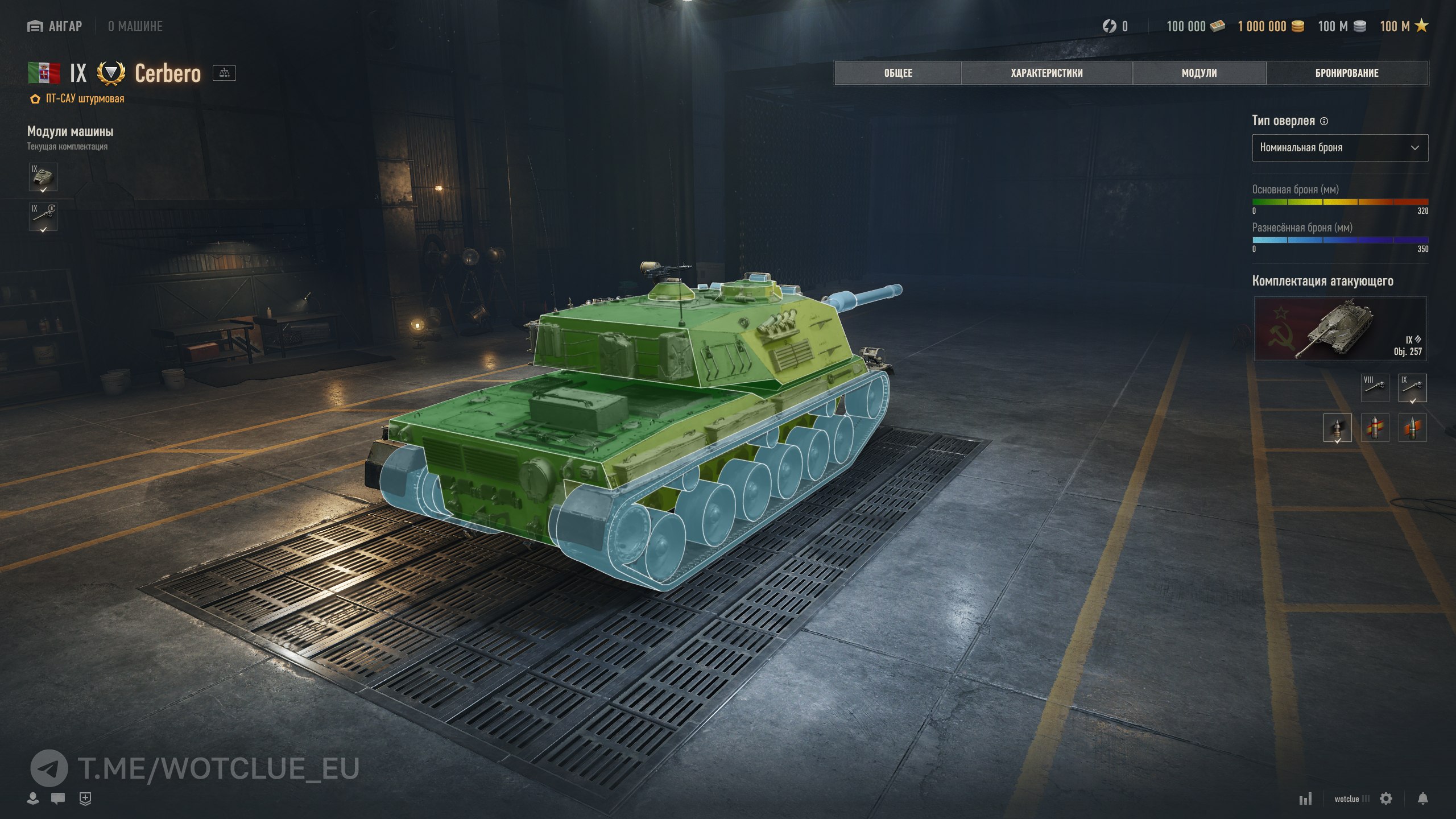Click the compare scales icon next to Cerbero
The image size is (1456, 819).
[x=224, y=73]
